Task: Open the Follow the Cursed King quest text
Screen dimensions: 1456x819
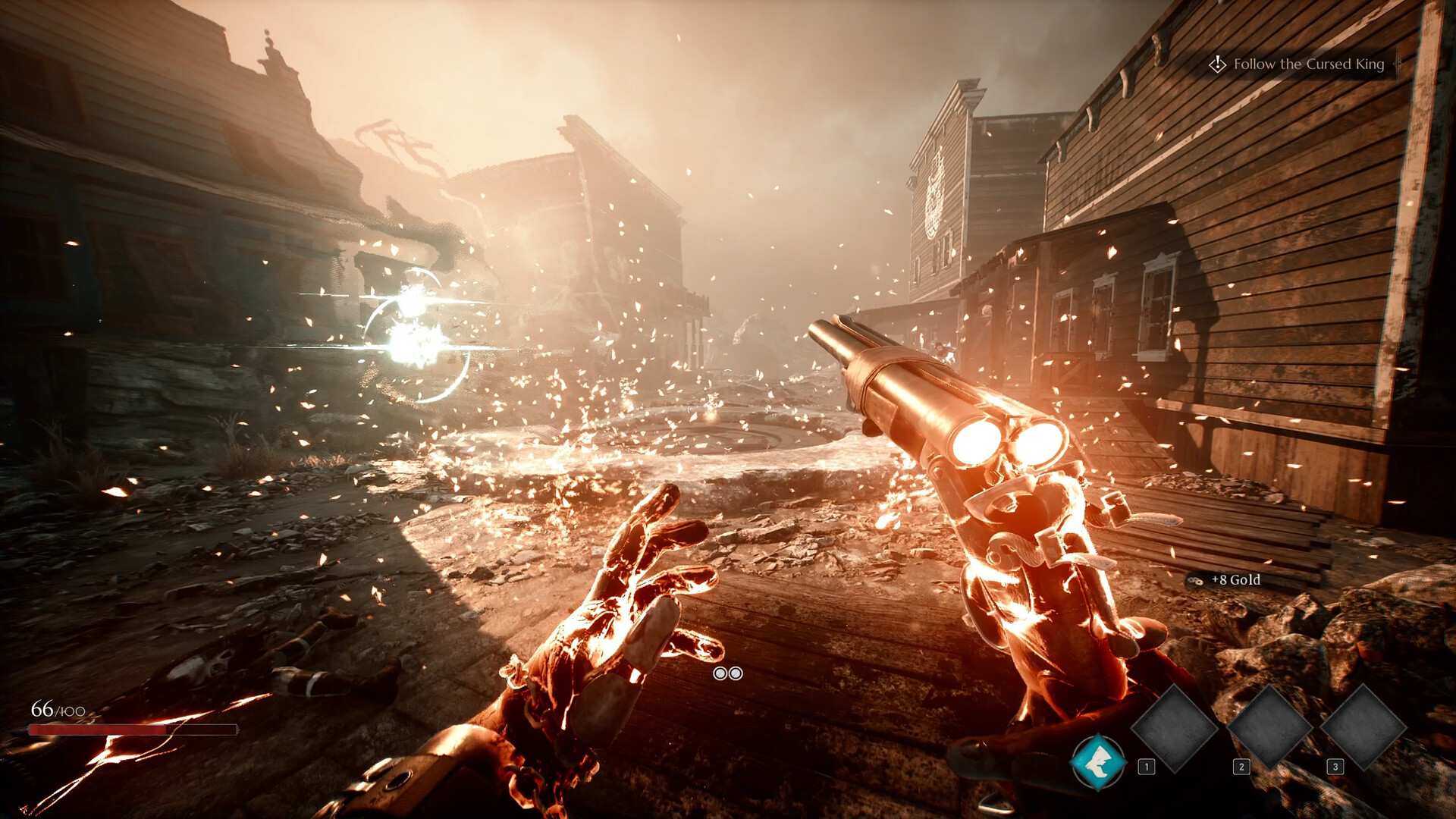Action: 1310,64
